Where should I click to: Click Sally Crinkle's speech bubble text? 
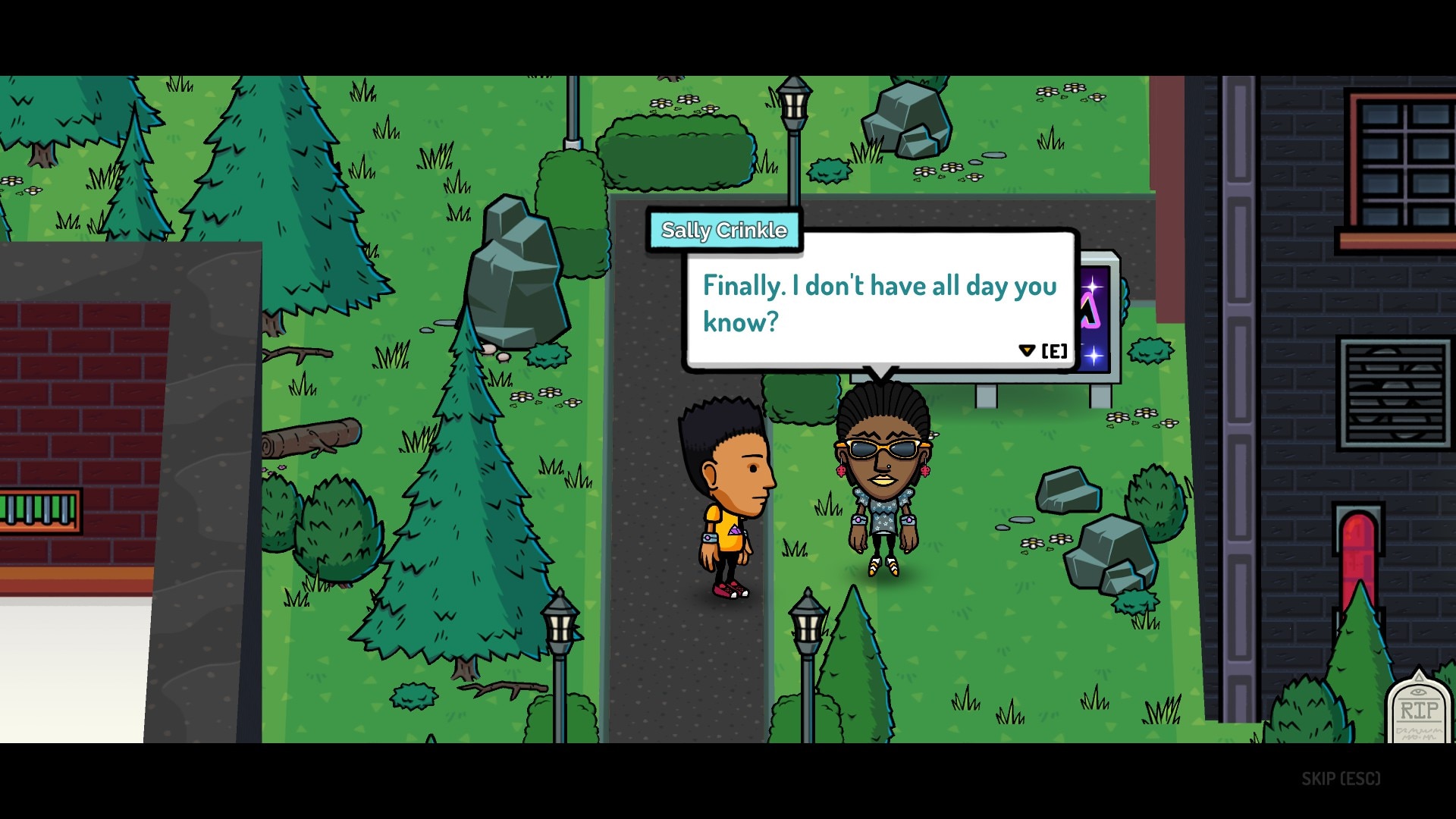click(879, 303)
